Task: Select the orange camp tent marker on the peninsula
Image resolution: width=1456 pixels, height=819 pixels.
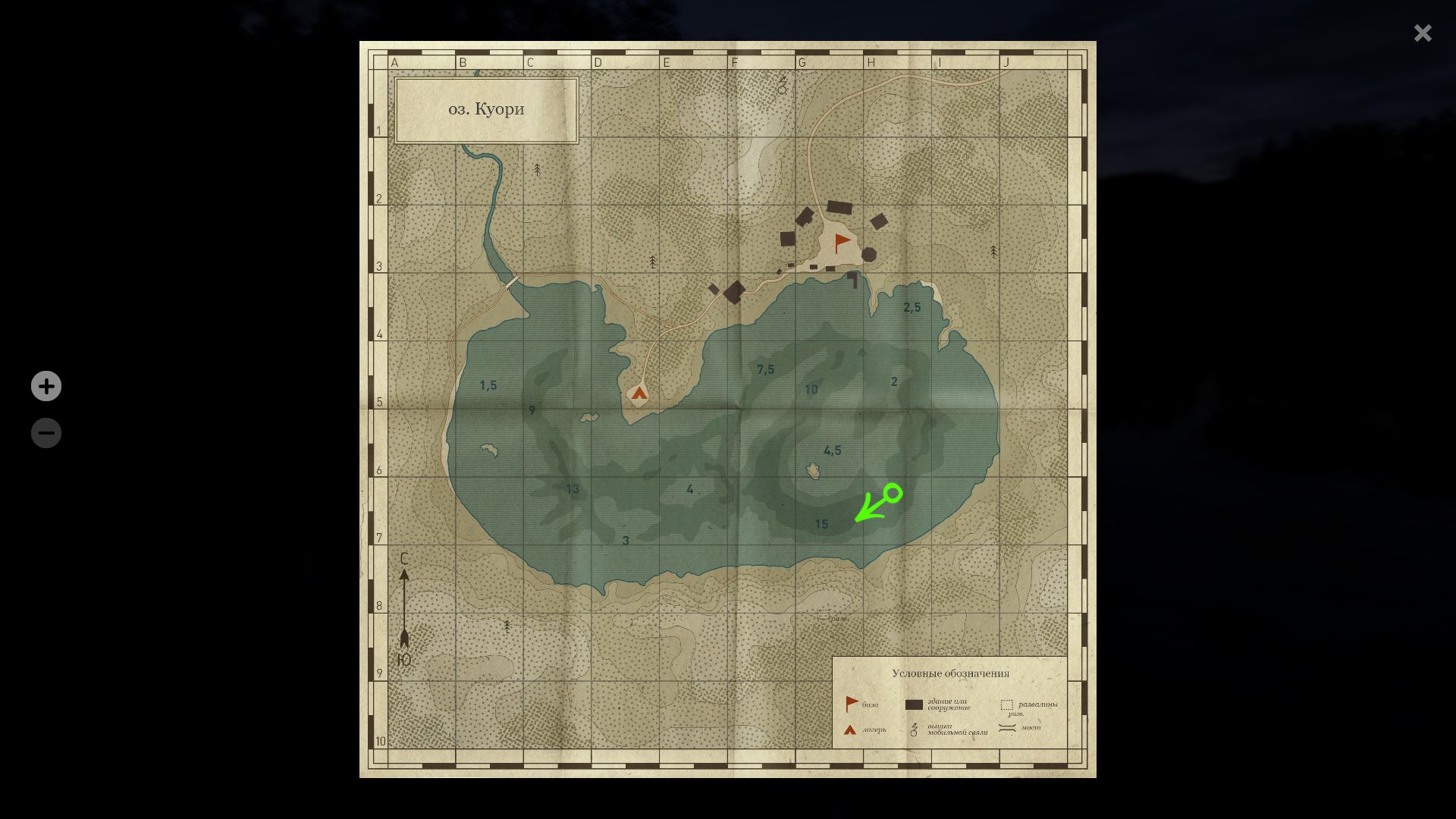Action: [x=639, y=393]
